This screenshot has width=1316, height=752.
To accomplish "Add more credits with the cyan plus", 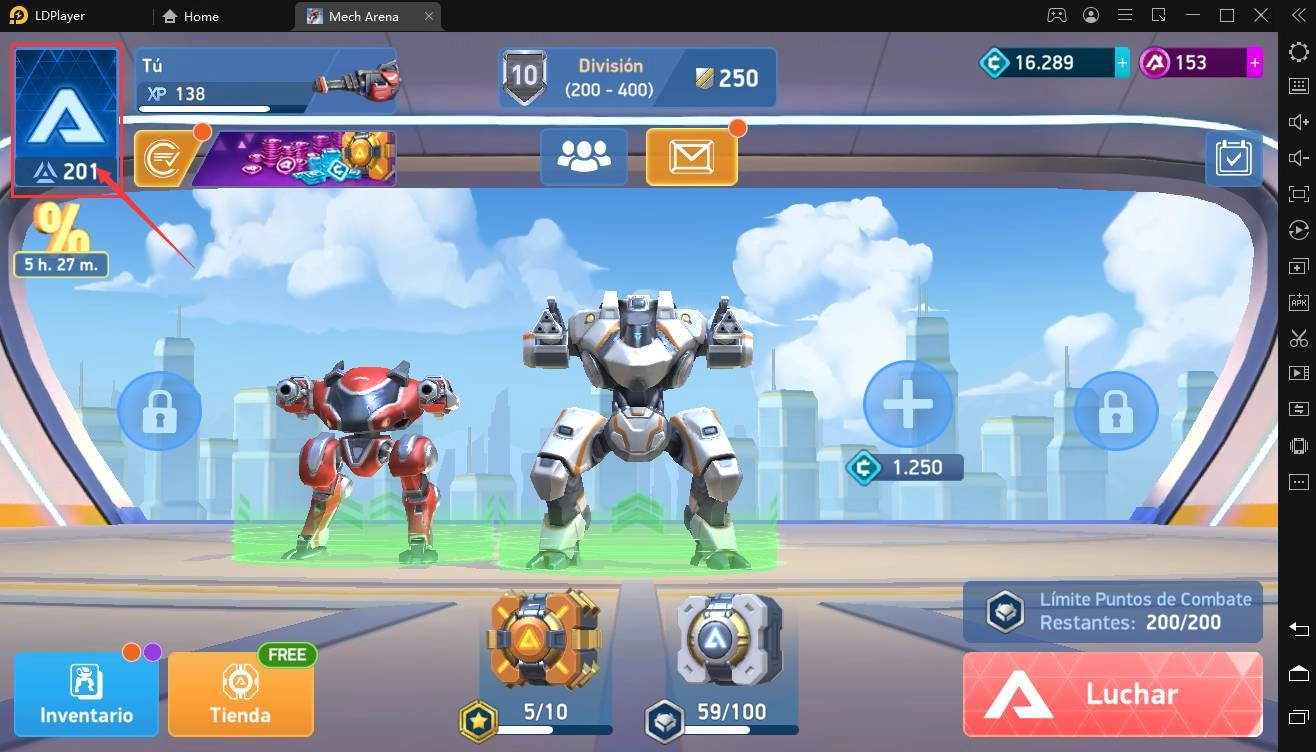I will [x=1122, y=63].
